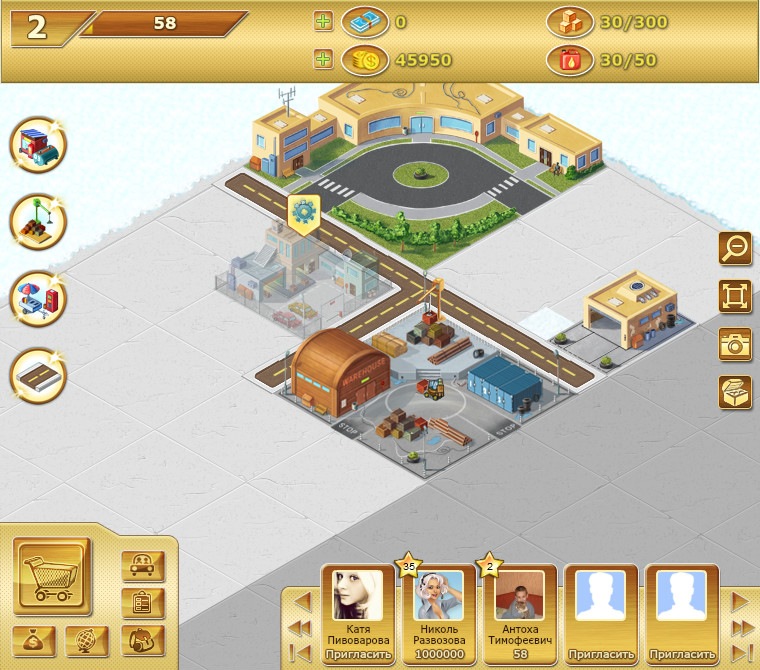Open the crate storage box button
Viewport: 760px width, 670px height.
[x=735, y=391]
